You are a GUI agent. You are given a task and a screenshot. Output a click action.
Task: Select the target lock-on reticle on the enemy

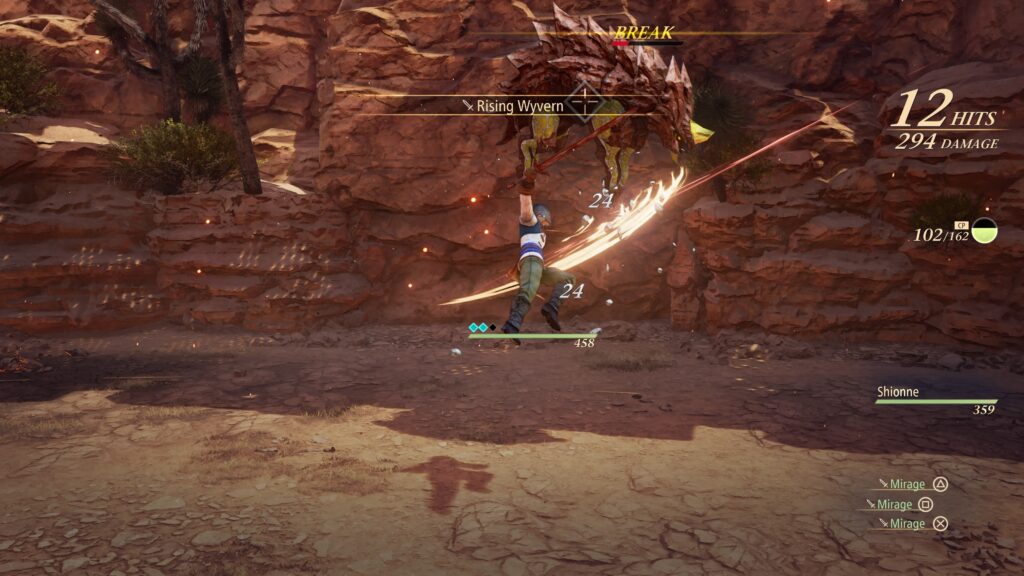(584, 103)
